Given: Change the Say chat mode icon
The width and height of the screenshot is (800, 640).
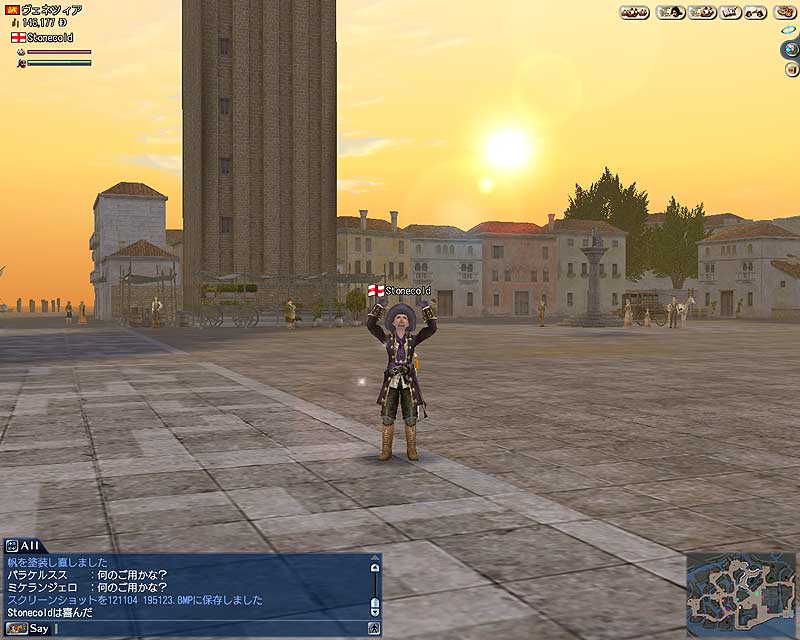Looking at the screenshot, I should [16, 628].
